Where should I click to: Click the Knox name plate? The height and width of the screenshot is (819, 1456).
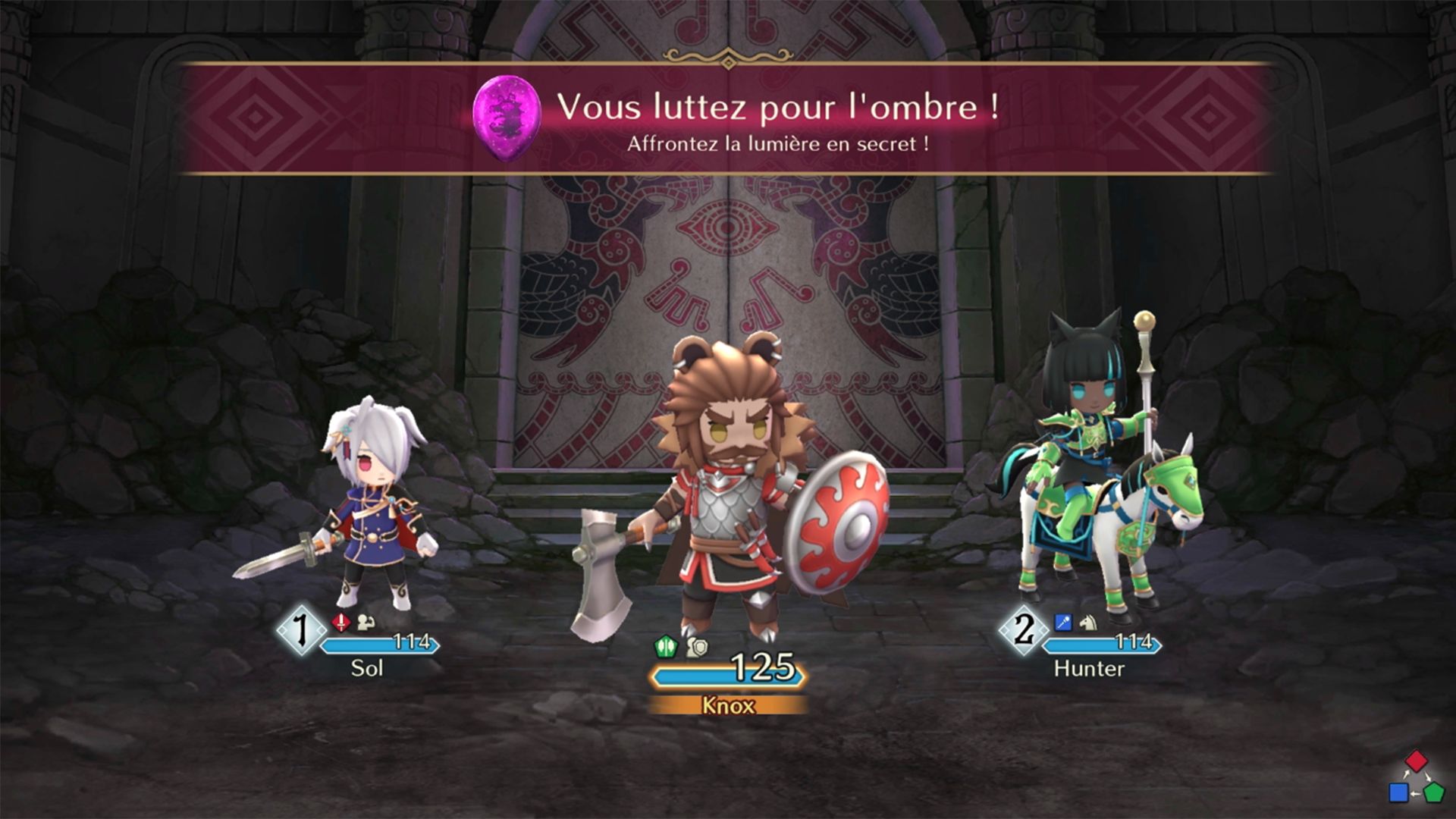tap(728, 706)
